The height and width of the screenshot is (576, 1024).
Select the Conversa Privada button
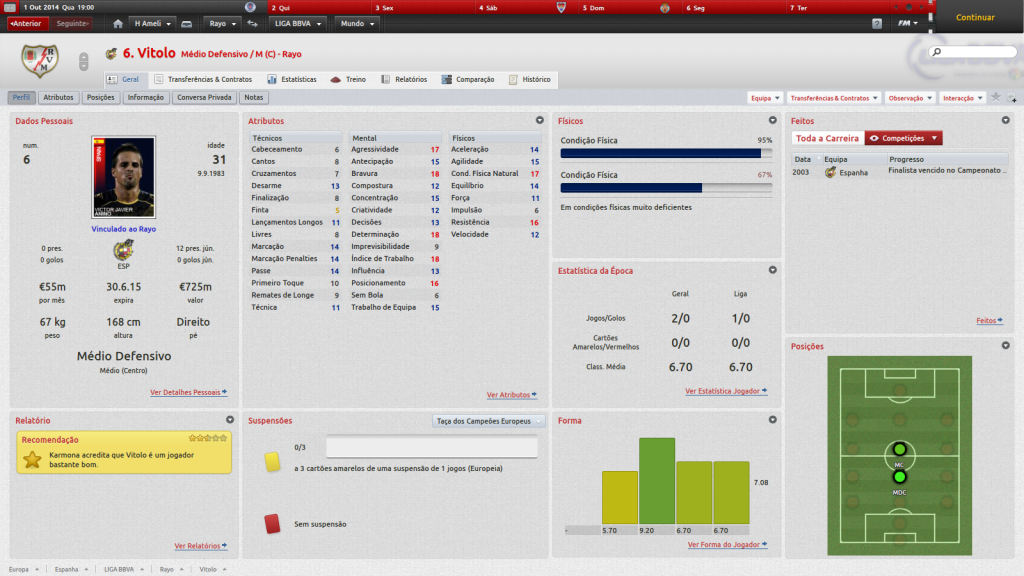pyautogui.click(x=205, y=98)
